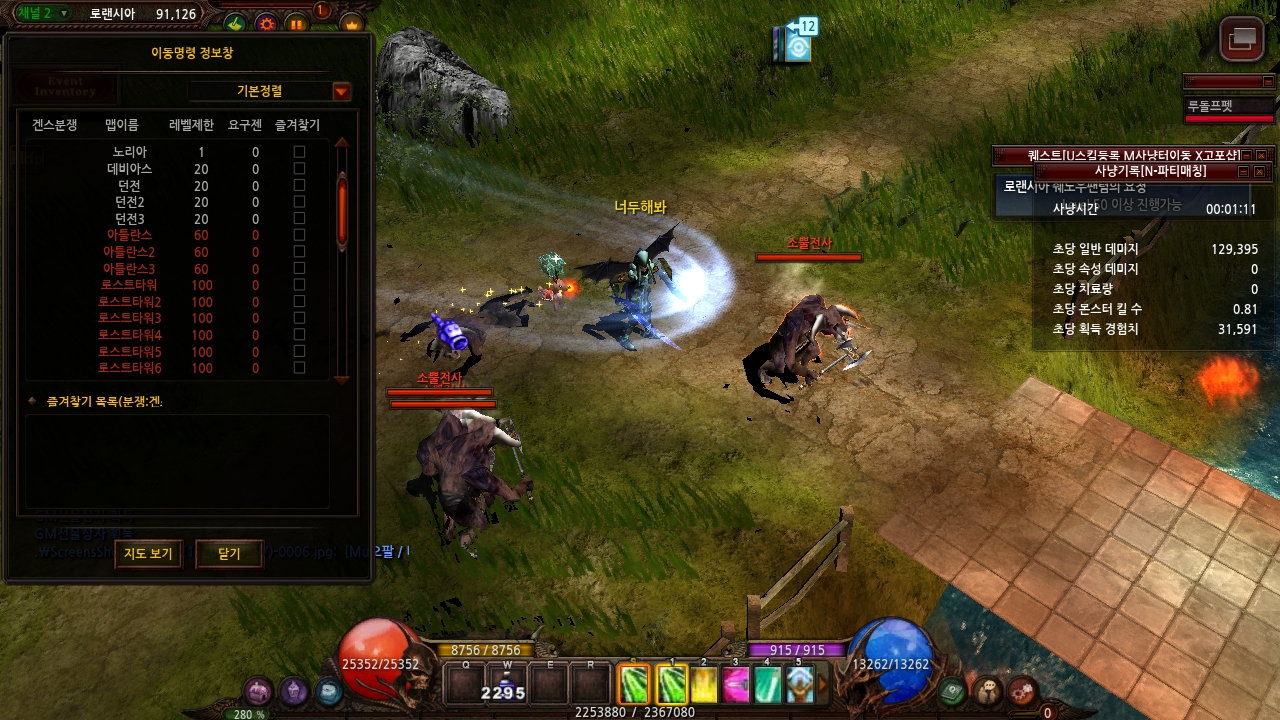This screenshot has width=1280, height=720.
Task: Activate the pink skill in slot 3
Action: pos(736,685)
